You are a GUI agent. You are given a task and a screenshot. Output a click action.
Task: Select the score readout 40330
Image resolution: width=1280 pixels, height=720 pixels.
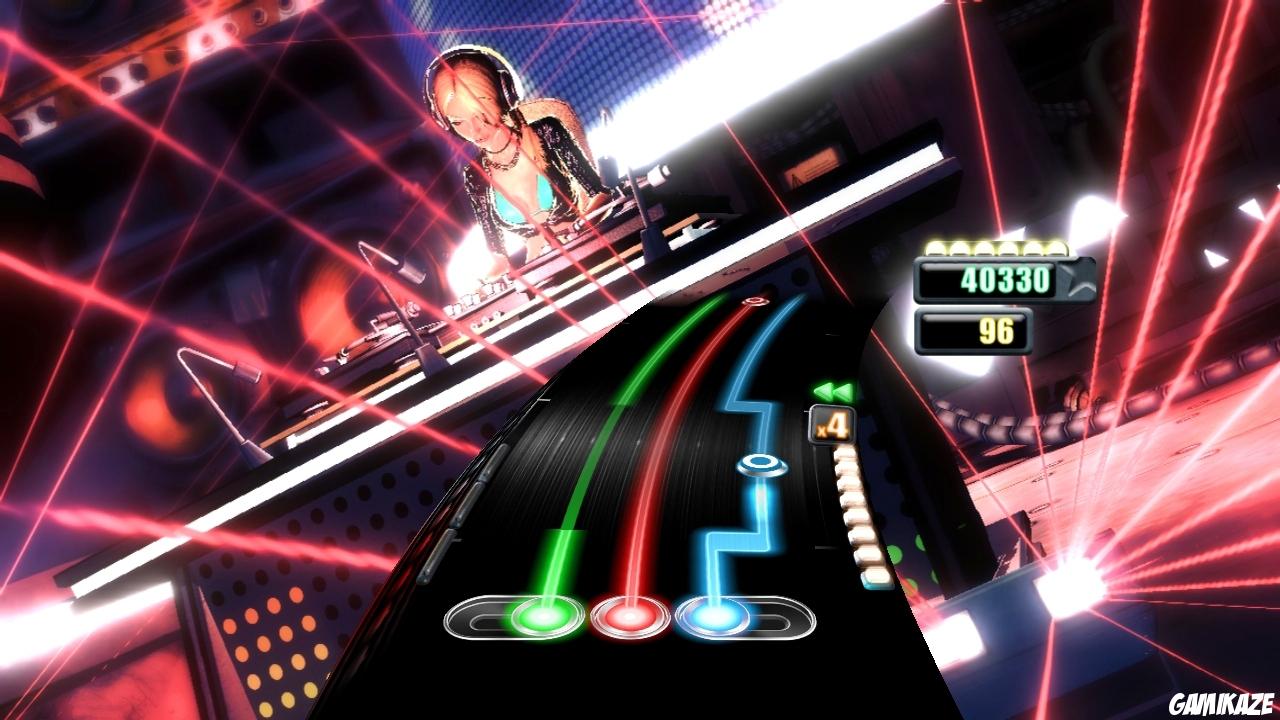1005,281
